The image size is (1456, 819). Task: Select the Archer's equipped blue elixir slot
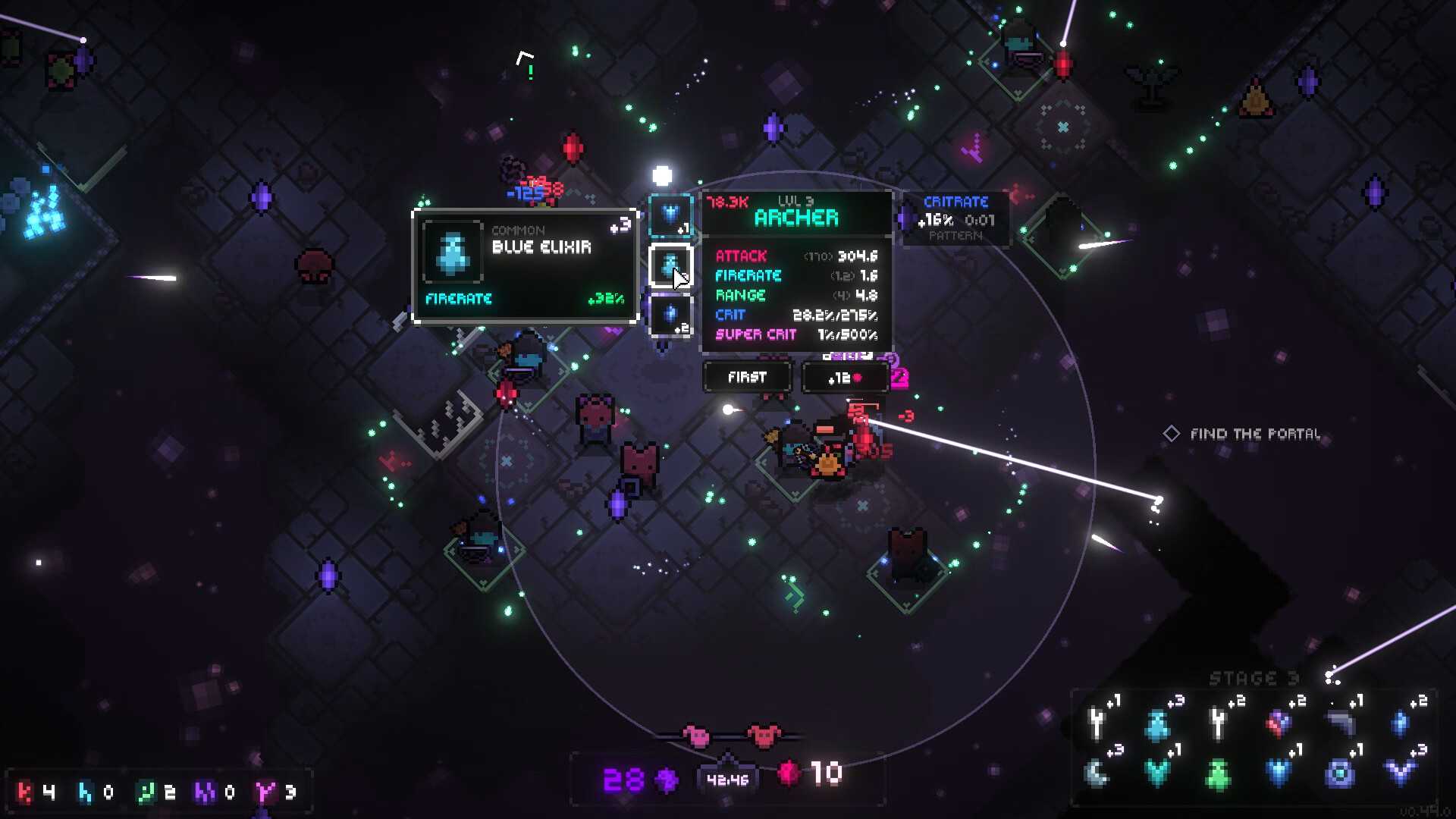(670, 266)
